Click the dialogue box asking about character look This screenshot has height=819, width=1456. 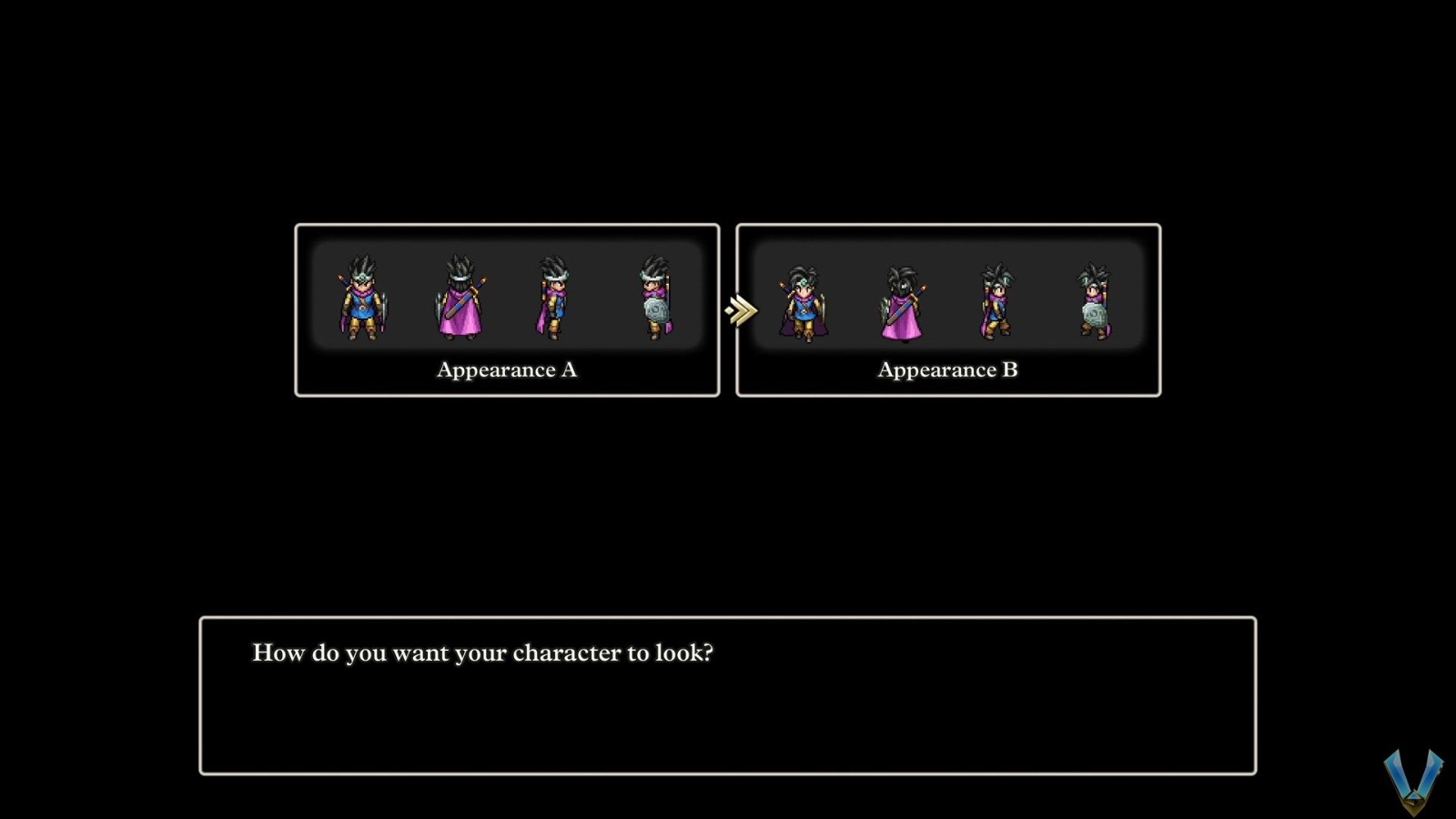pyautogui.click(x=728, y=693)
